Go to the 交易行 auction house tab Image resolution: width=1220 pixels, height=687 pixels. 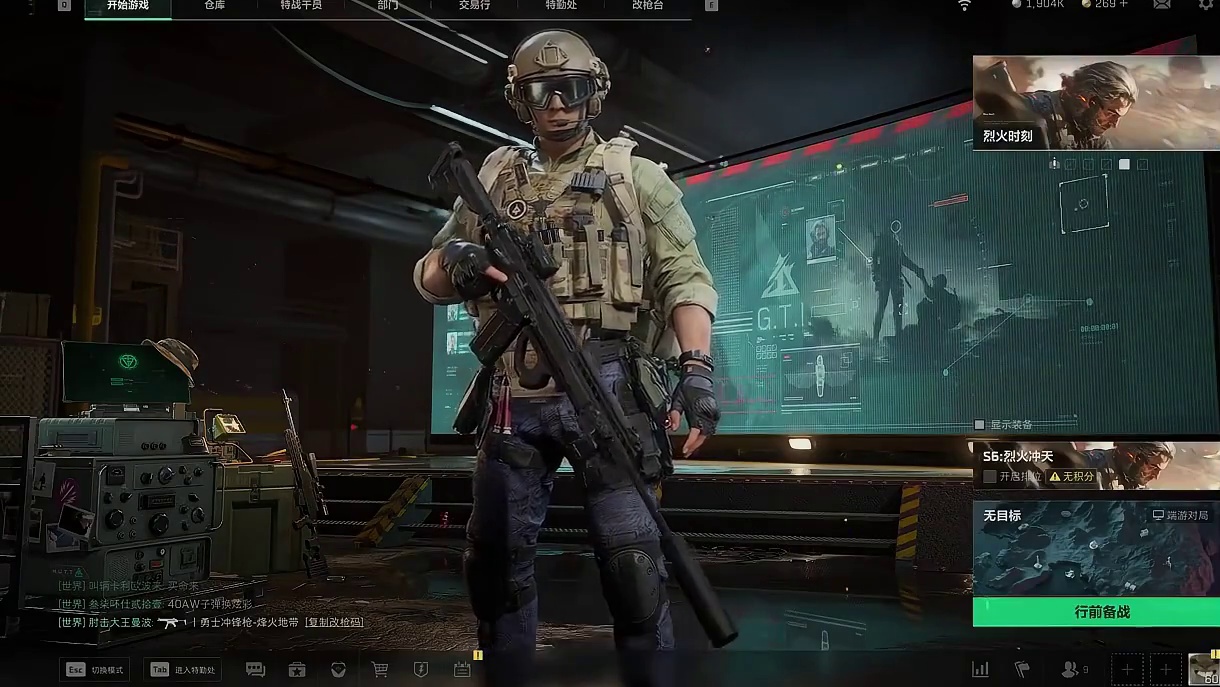coord(474,6)
